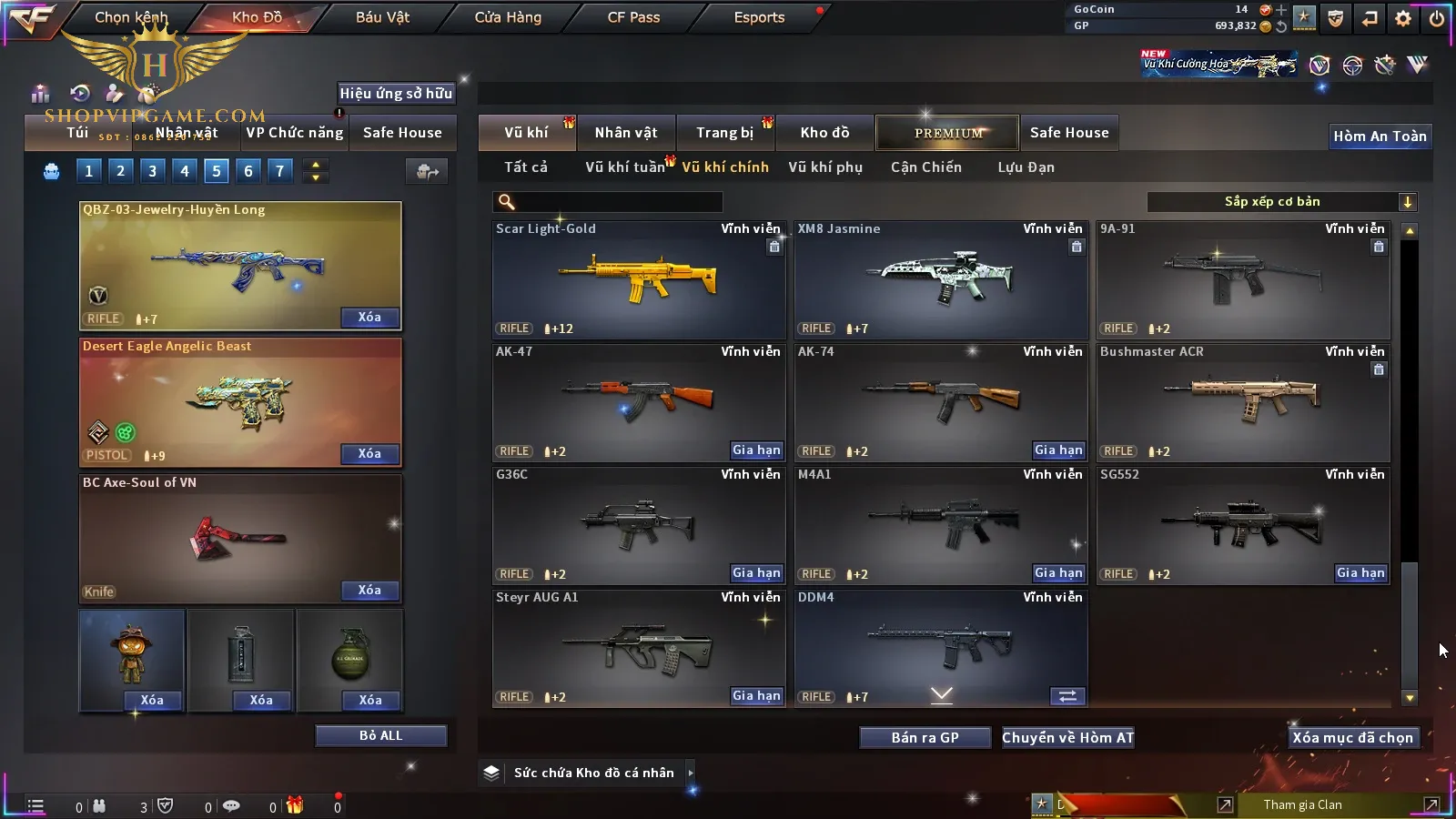Sell item using Bán ra GP
Image resolution: width=1456 pixels, height=819 pixels.
tap(925, 738)
